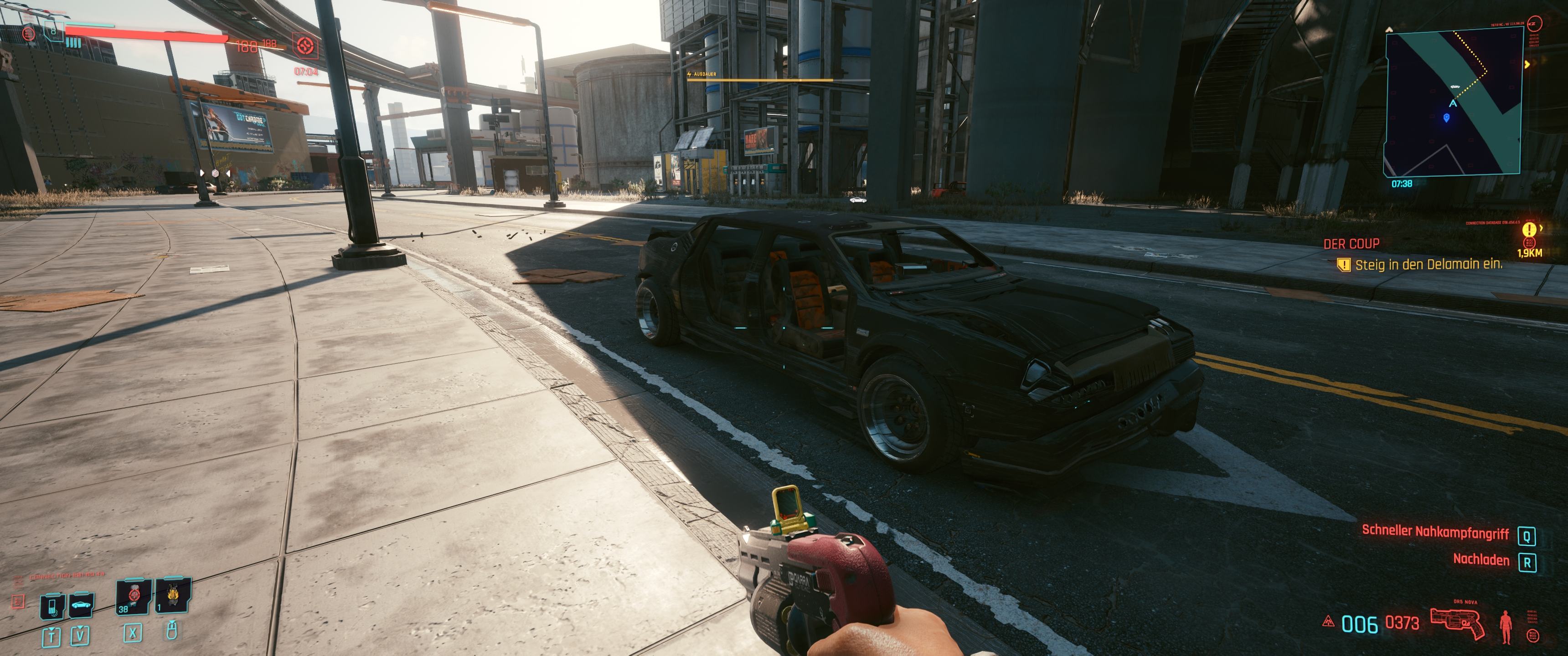Screen dimensions: 1568x656
Task: Click the compass north indicator above minimap
Action: coord(1390,29)
